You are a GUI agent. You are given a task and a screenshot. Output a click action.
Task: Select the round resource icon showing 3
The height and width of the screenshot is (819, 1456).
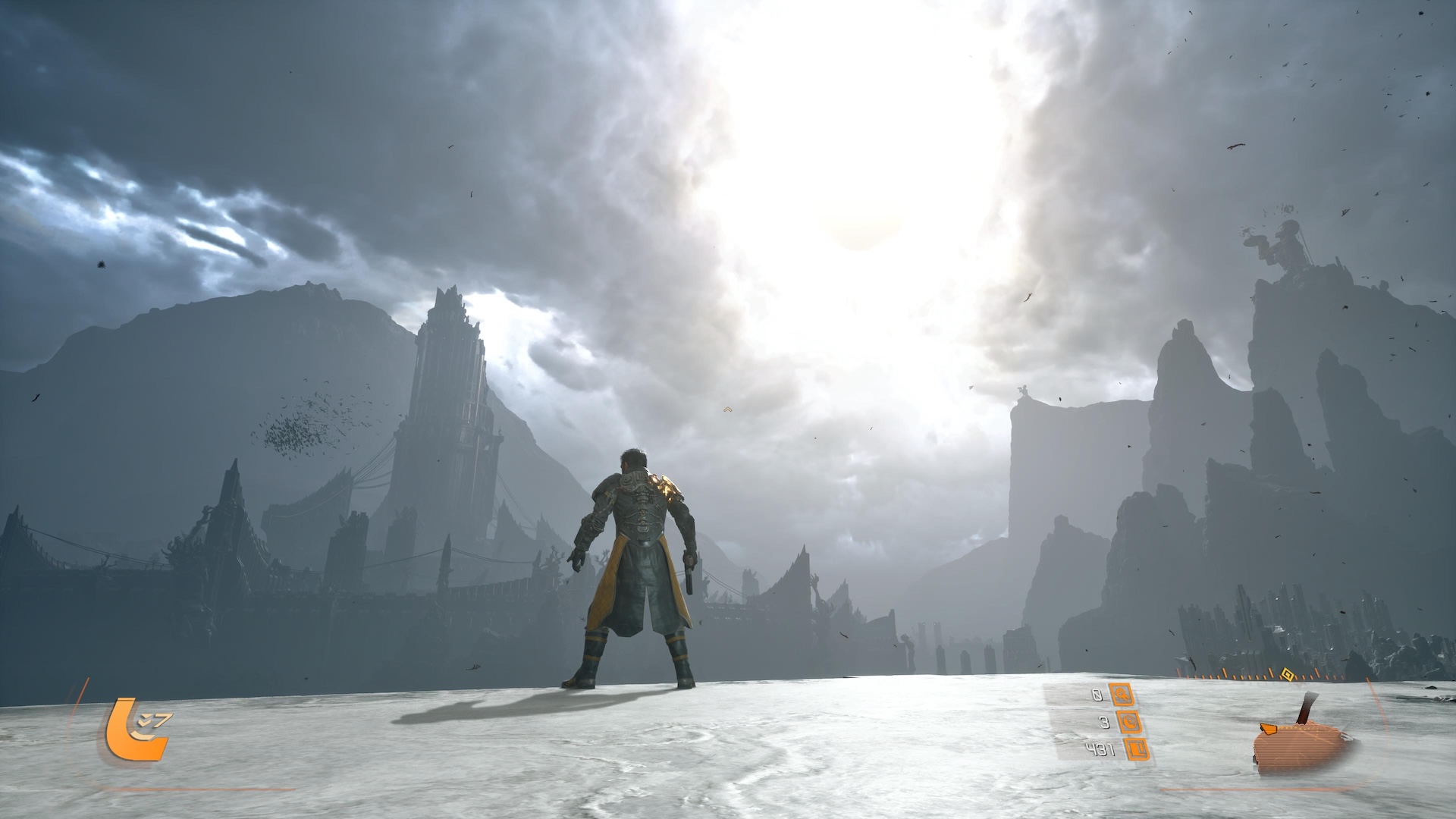pyautogui.click(x=1129, y=723)
